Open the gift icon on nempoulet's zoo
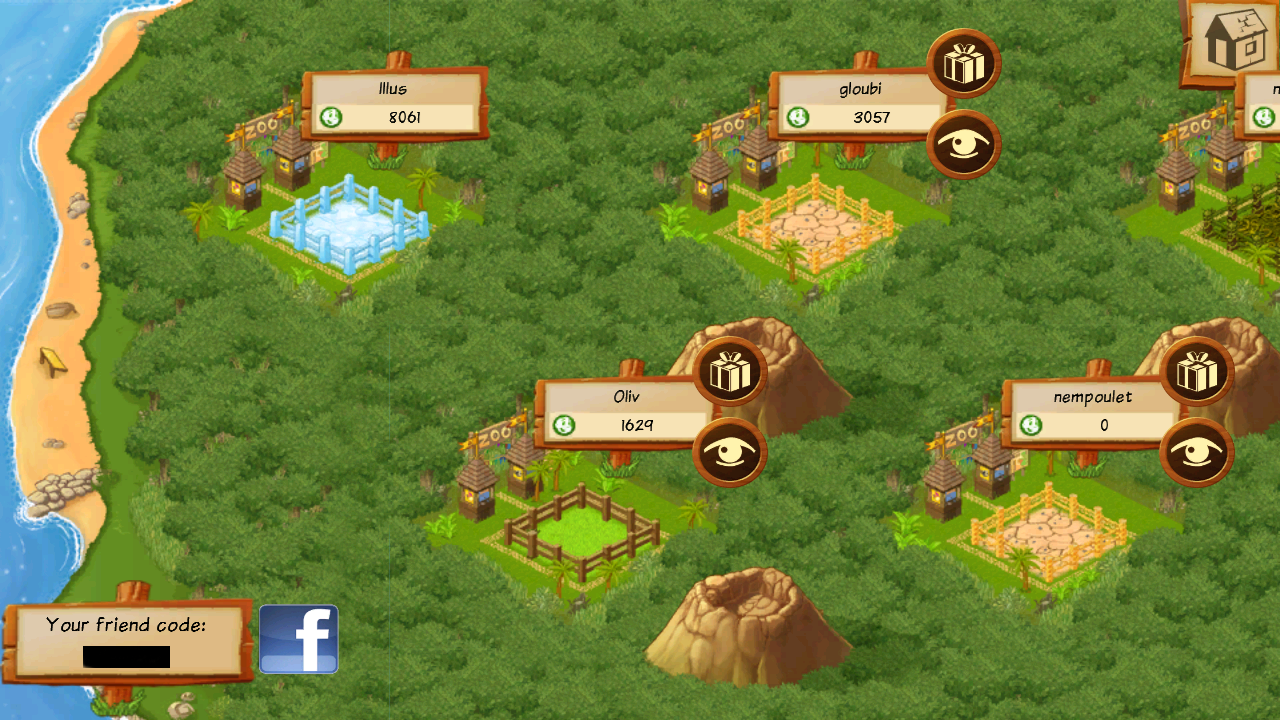The image size is (1280, 720). click(1197, 370)
